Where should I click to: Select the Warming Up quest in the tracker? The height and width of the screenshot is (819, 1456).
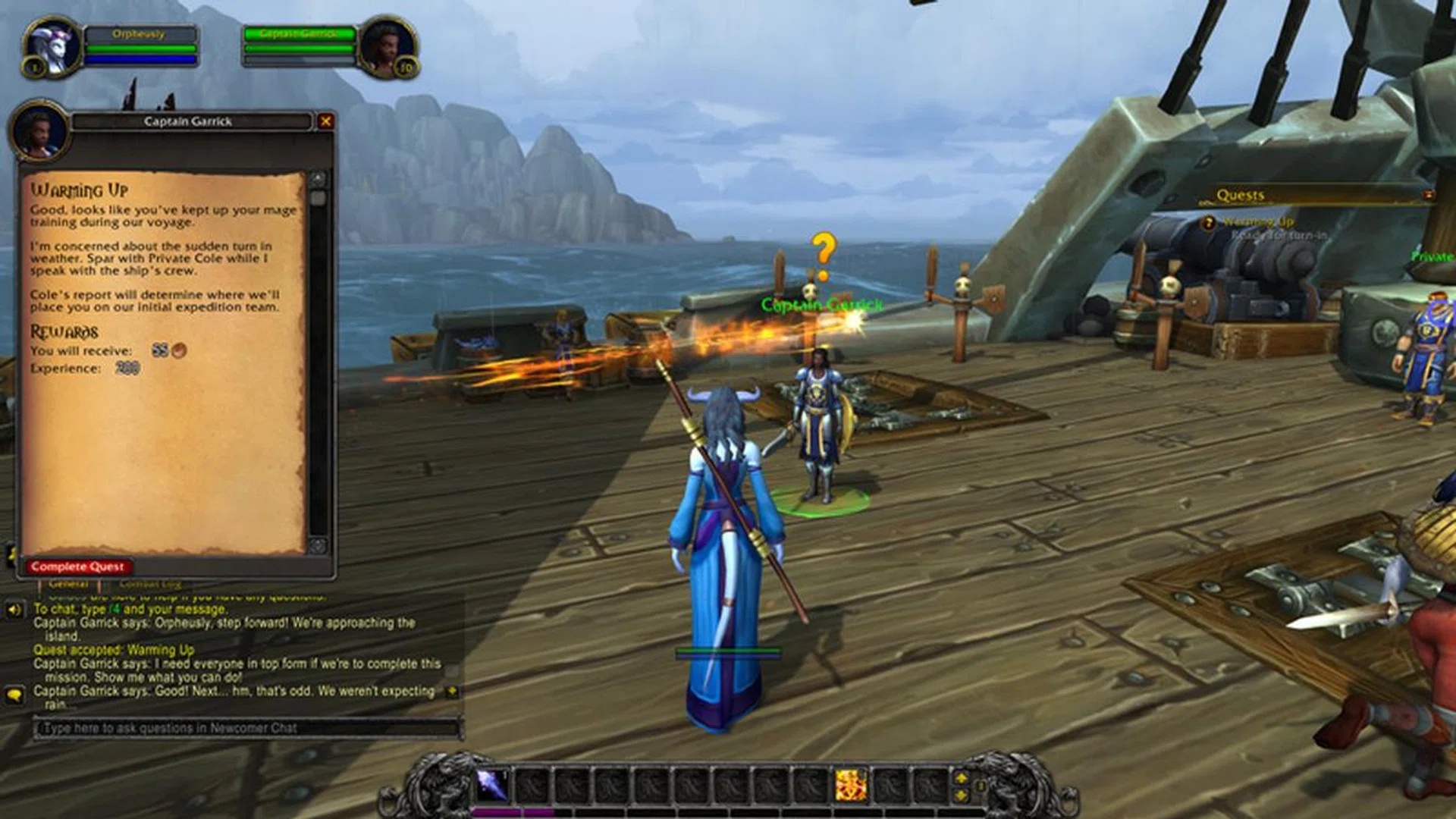click(1258, 221)
